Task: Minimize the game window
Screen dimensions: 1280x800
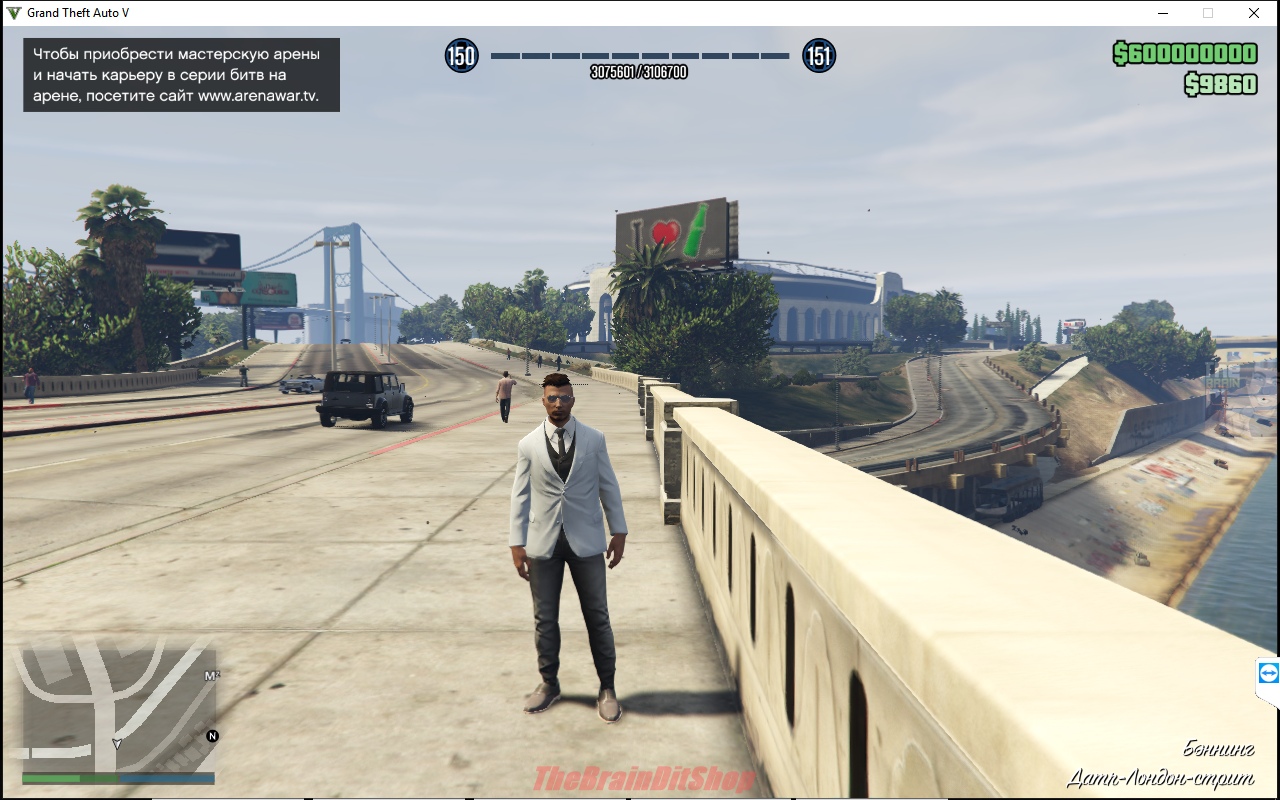Action: click(1163, 13)
